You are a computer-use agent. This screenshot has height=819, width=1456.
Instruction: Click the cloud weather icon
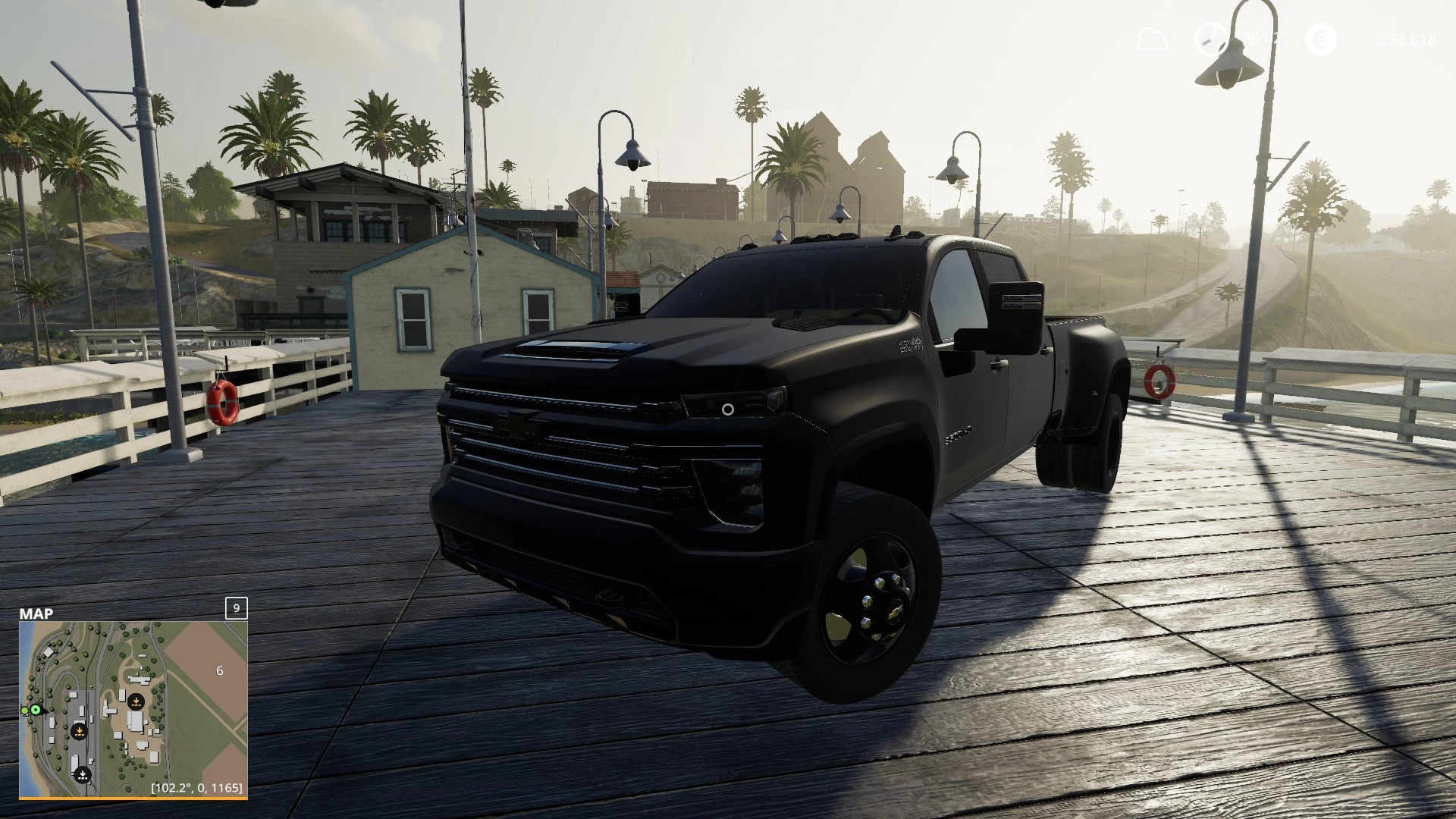(1152, 39)
